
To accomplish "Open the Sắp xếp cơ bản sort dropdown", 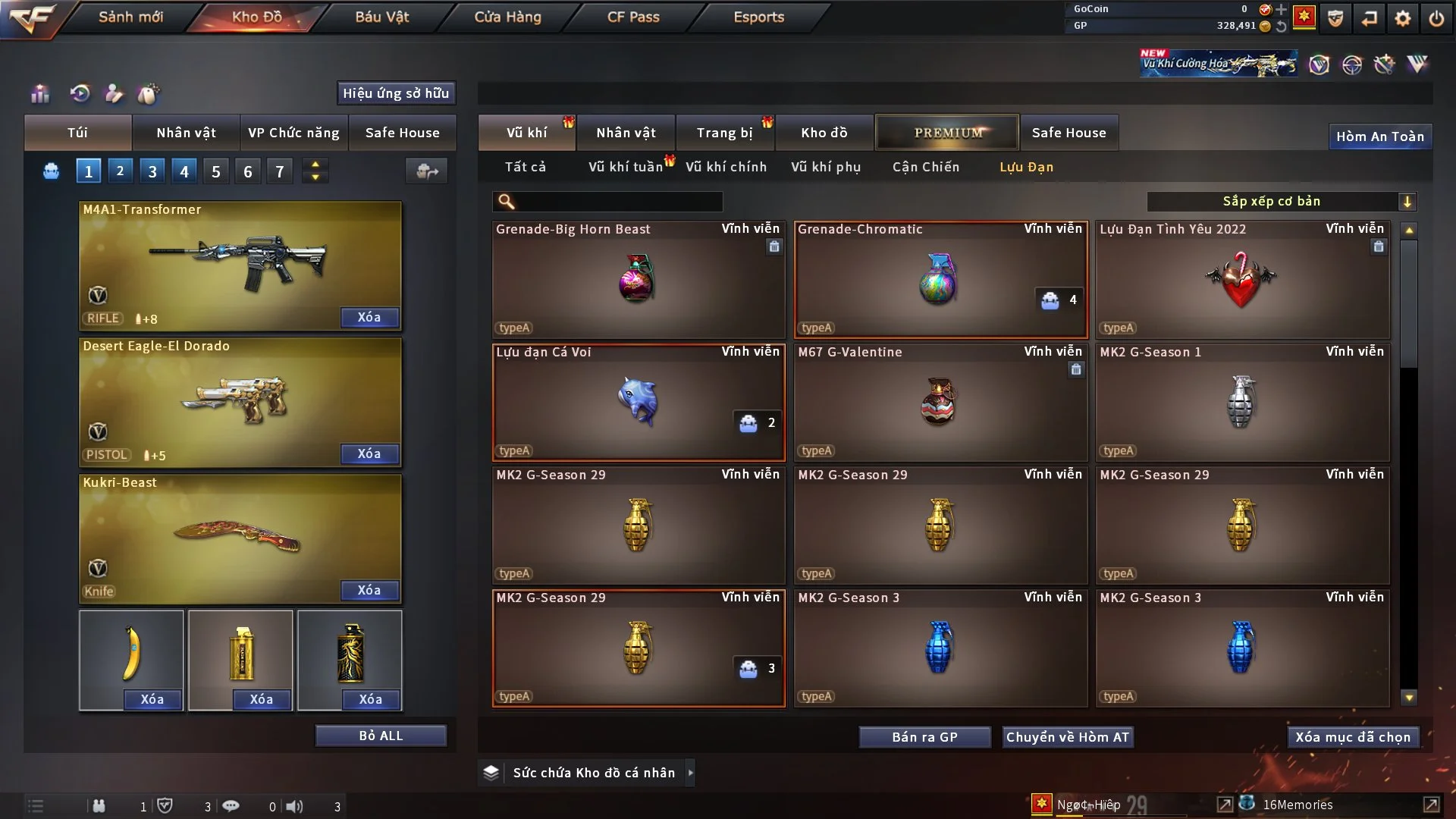I will coord(1281,201).
